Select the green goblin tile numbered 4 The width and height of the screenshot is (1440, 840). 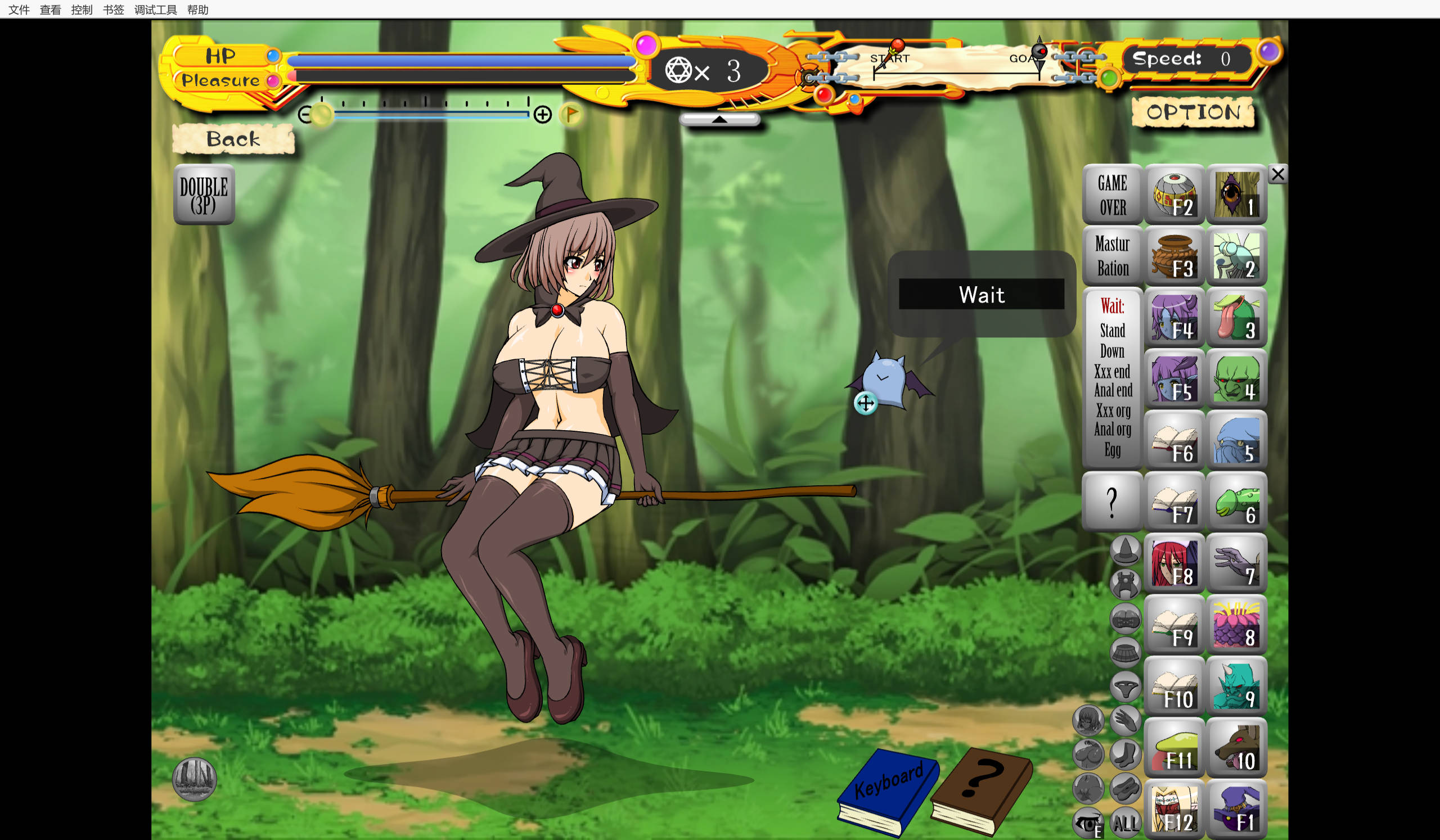1236,379
